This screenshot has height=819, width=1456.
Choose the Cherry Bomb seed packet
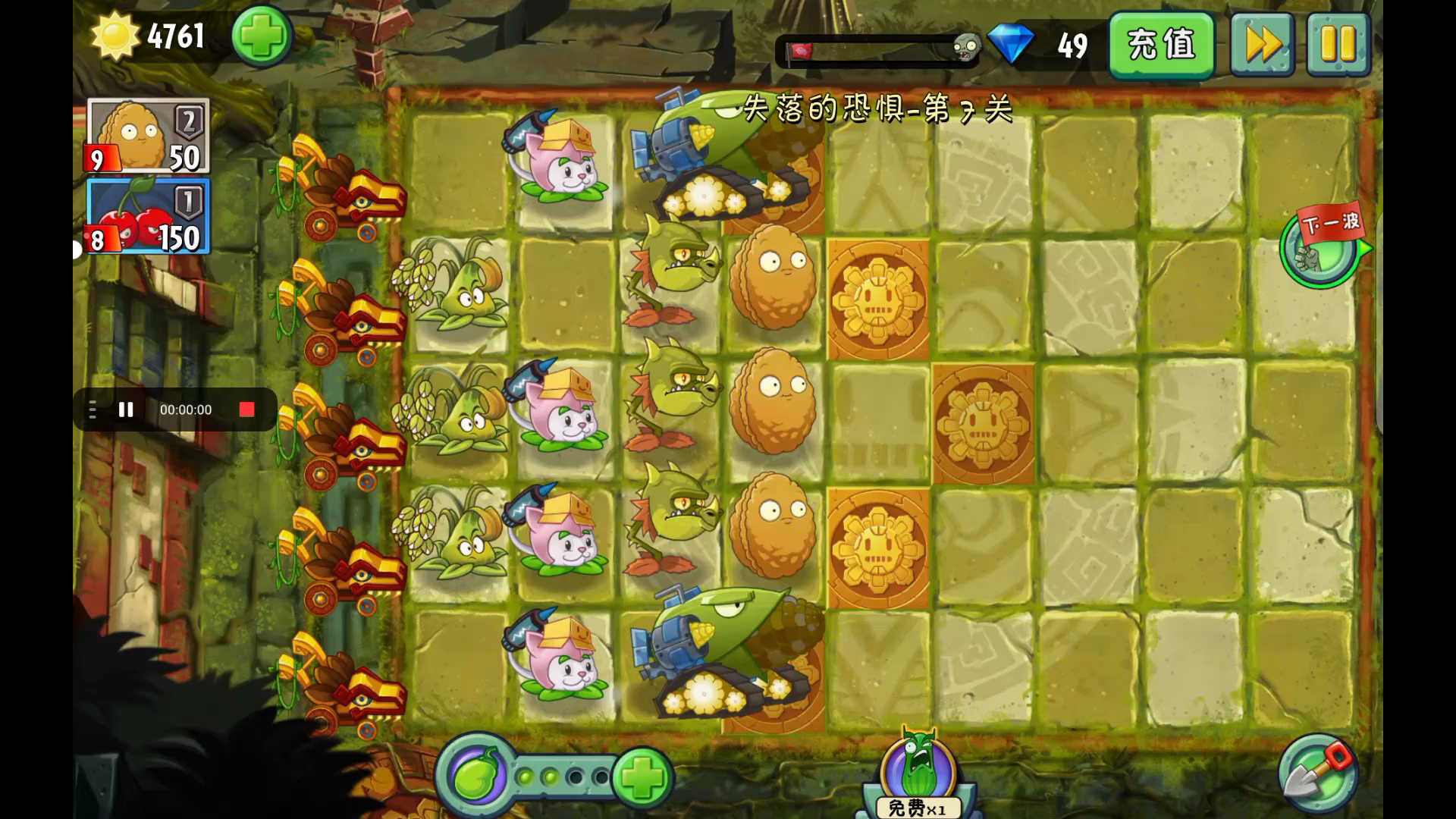pos(148,217)
